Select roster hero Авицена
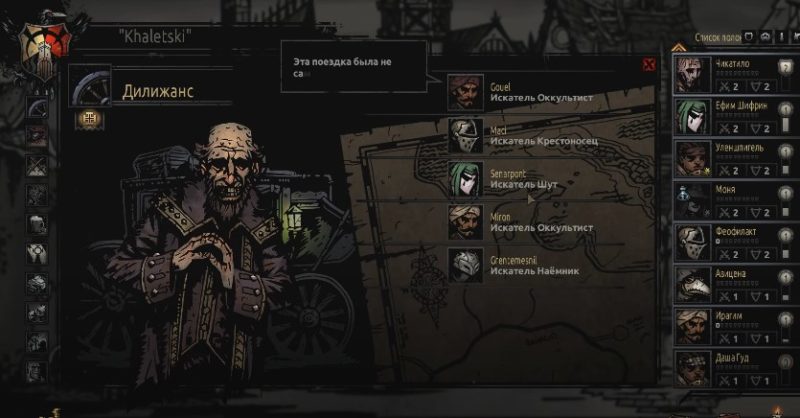The width and height of the screenshot is (800, 418). (730, 284)
